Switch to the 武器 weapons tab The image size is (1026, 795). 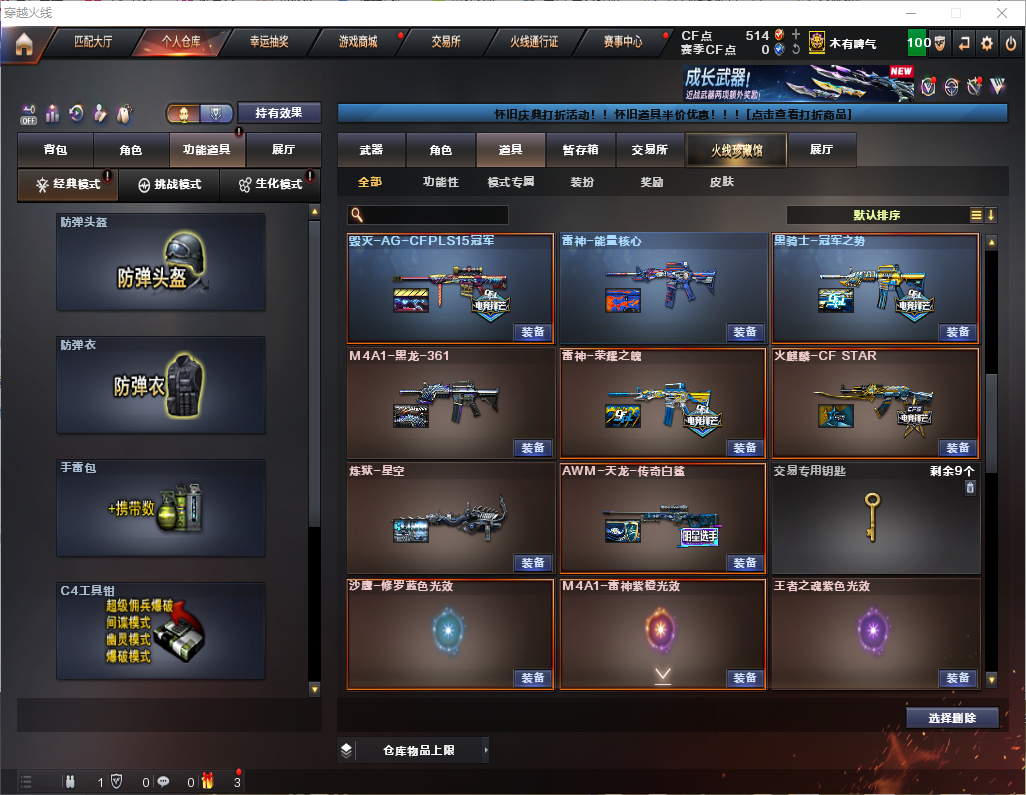[x=371, y=150]
